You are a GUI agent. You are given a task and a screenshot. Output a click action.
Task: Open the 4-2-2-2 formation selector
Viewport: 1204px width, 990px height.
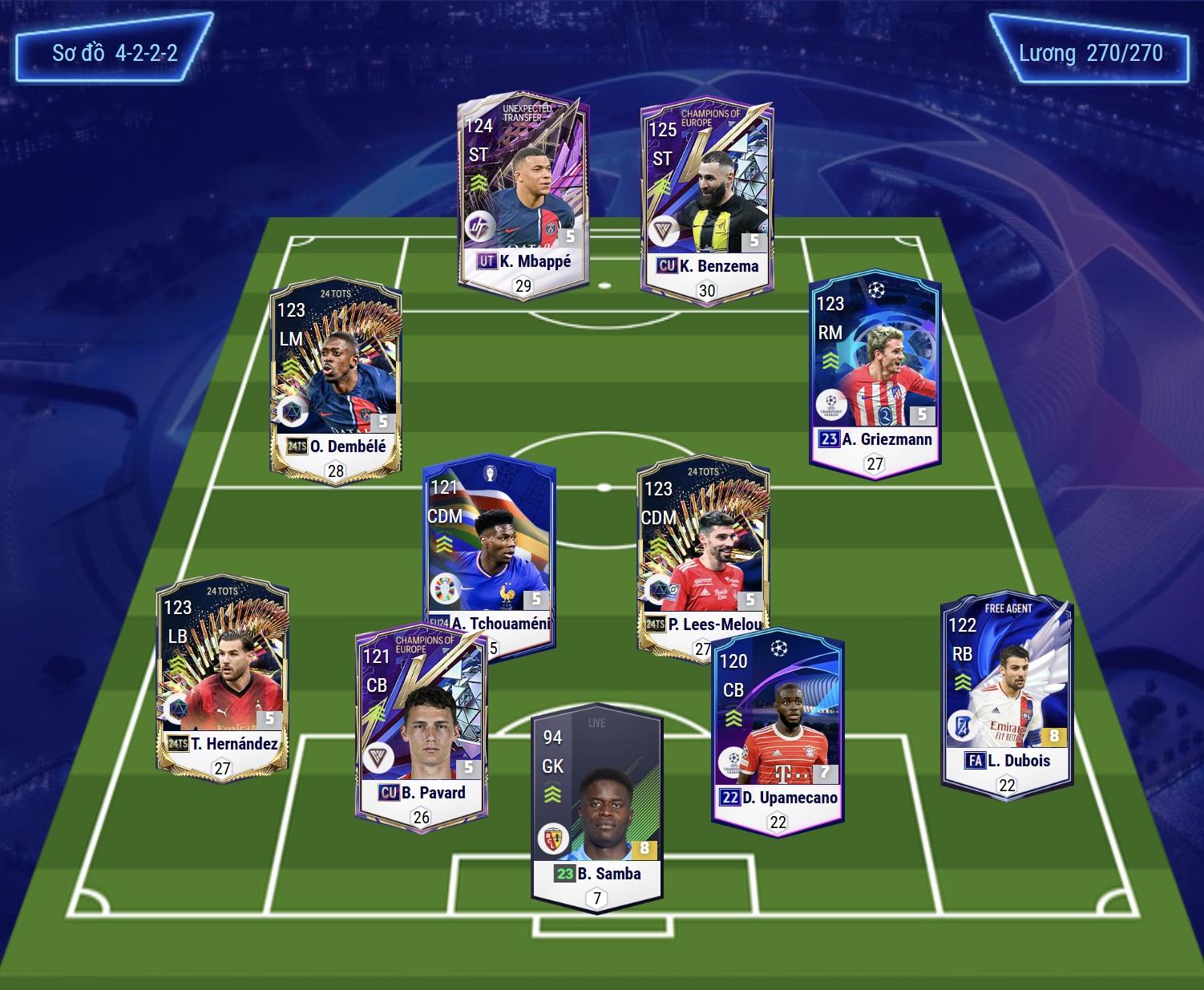click(115, 53)
